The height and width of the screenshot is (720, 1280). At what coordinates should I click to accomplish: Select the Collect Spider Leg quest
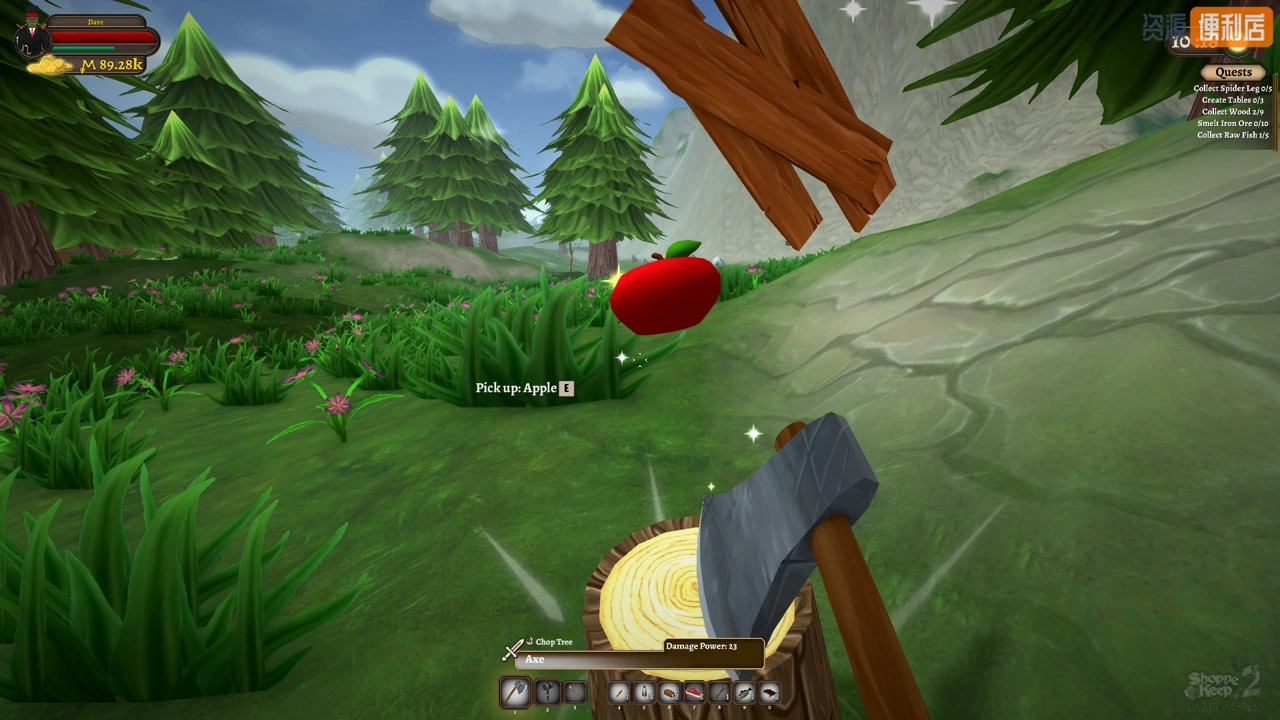[1232, 88]
